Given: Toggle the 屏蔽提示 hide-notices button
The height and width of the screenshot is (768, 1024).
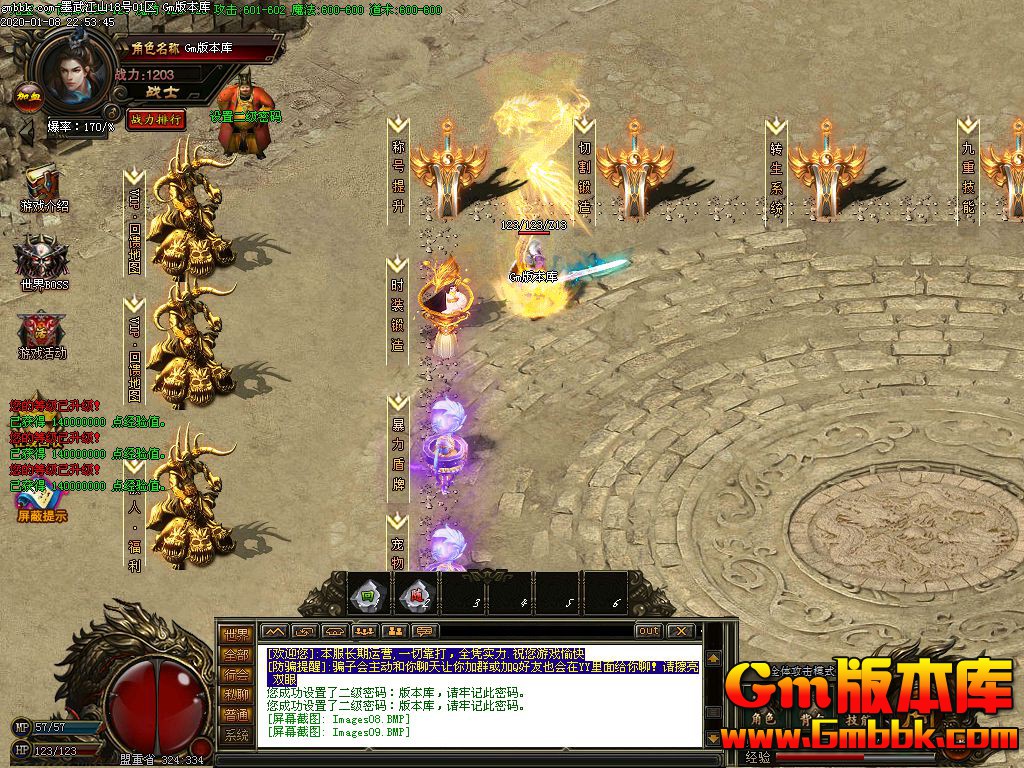Looking at the screenshot, I should tap(42, 506).
